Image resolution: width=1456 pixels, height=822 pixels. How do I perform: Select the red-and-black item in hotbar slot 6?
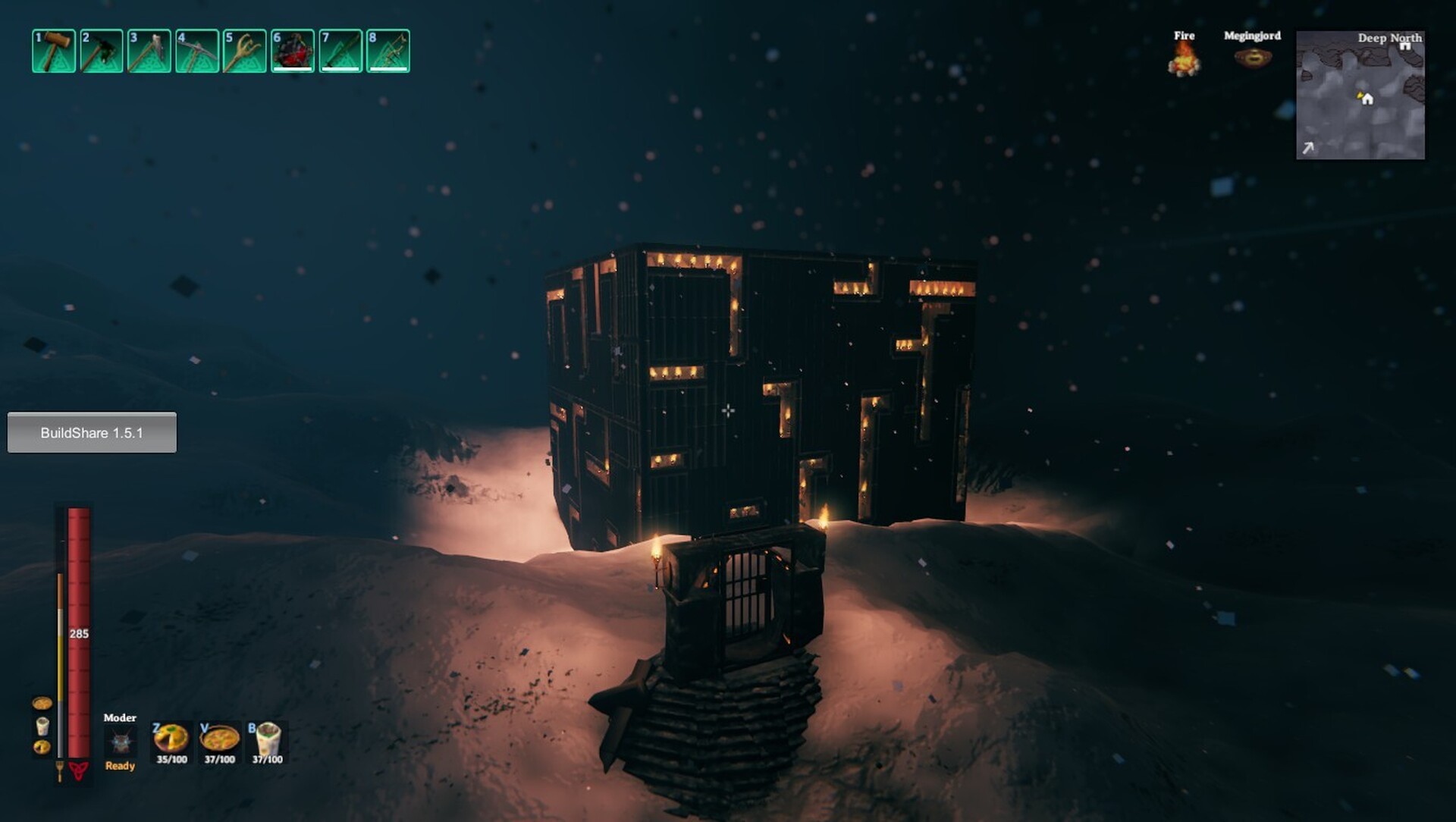[293, 52]
